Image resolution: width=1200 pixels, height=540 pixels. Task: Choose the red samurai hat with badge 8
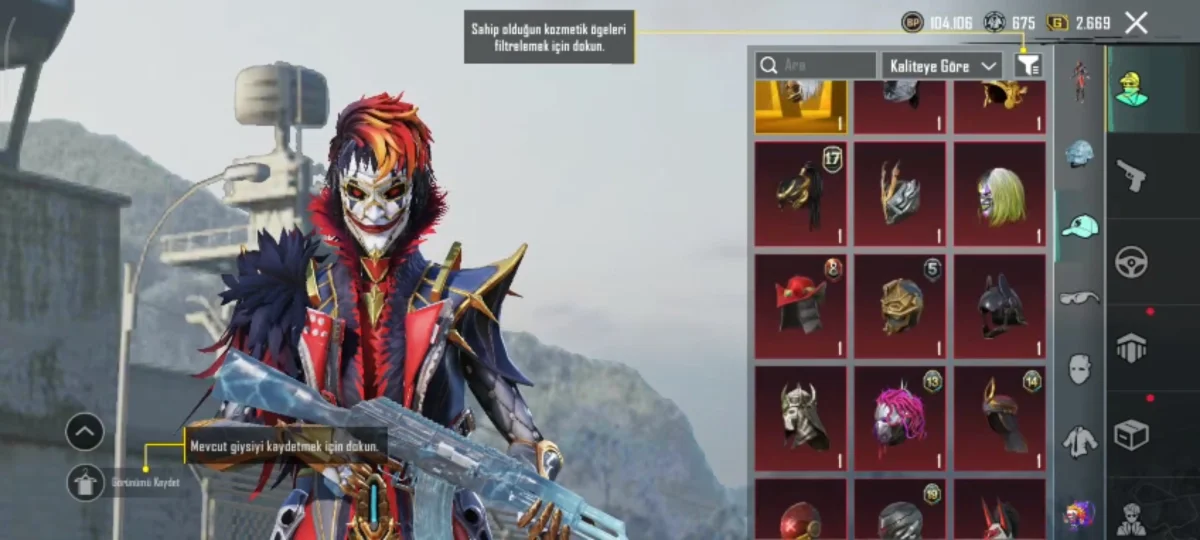(800, 306)
